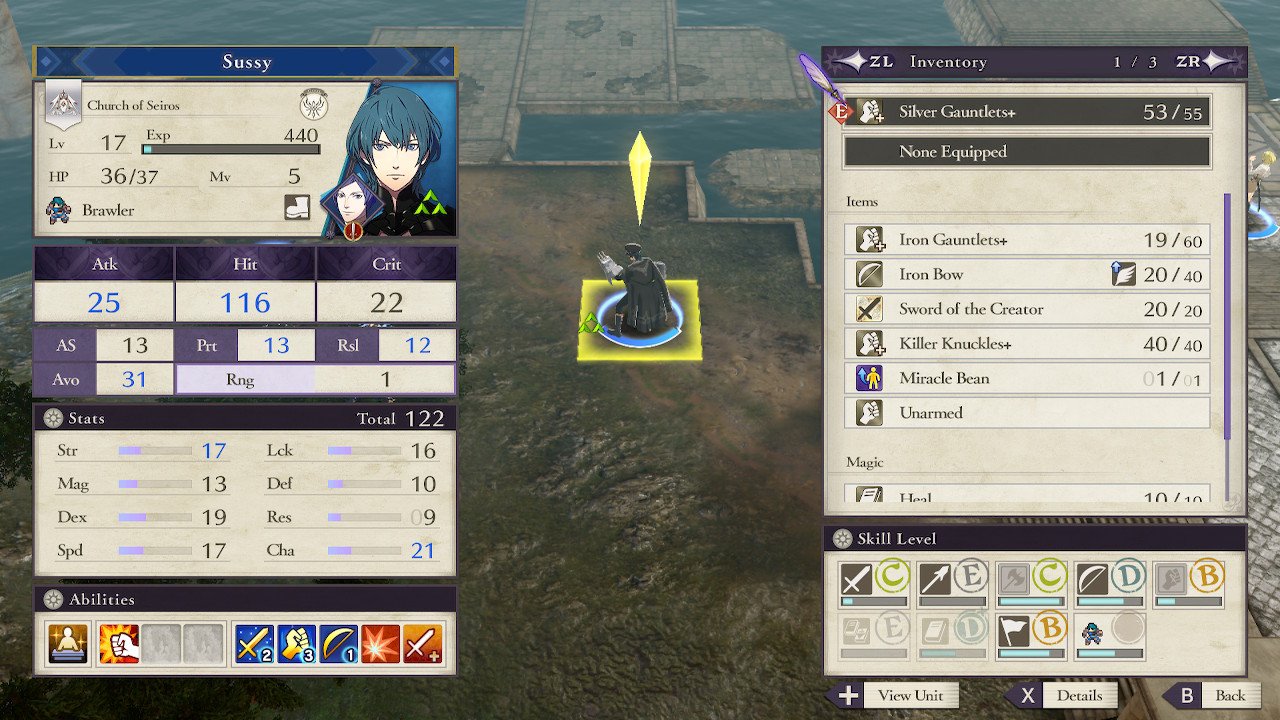Viewport: 1280px width, 720px height.
Task: Select Killer Knuckles+ in the inventory
Action: (1027, 344)
